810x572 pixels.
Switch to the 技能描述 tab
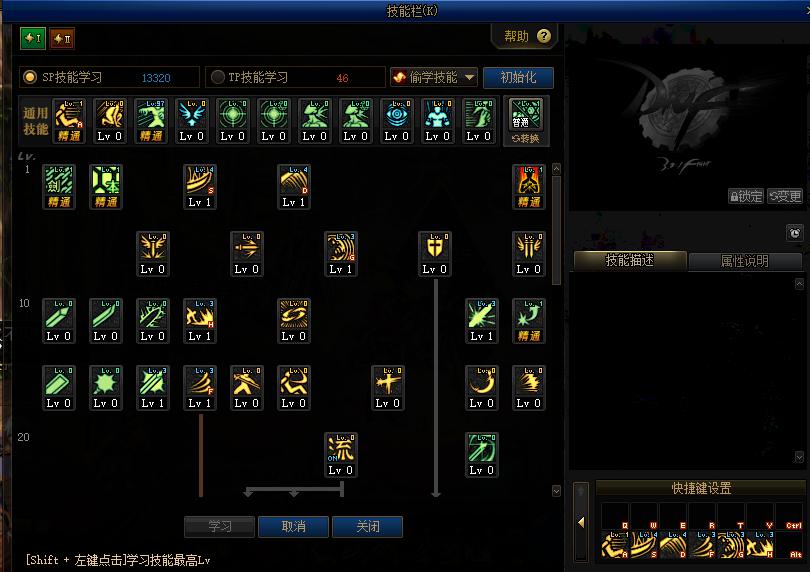(x=630, y=261)
